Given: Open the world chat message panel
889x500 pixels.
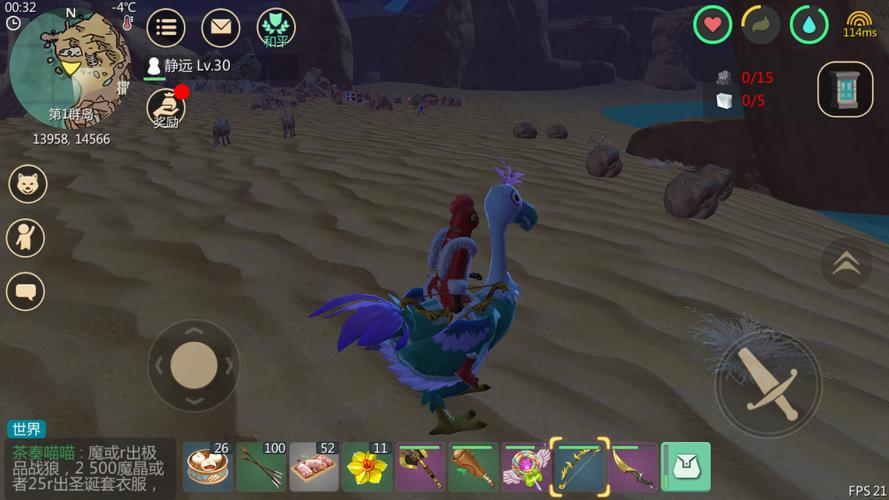Looking at the screenshot, I should 90,468.
